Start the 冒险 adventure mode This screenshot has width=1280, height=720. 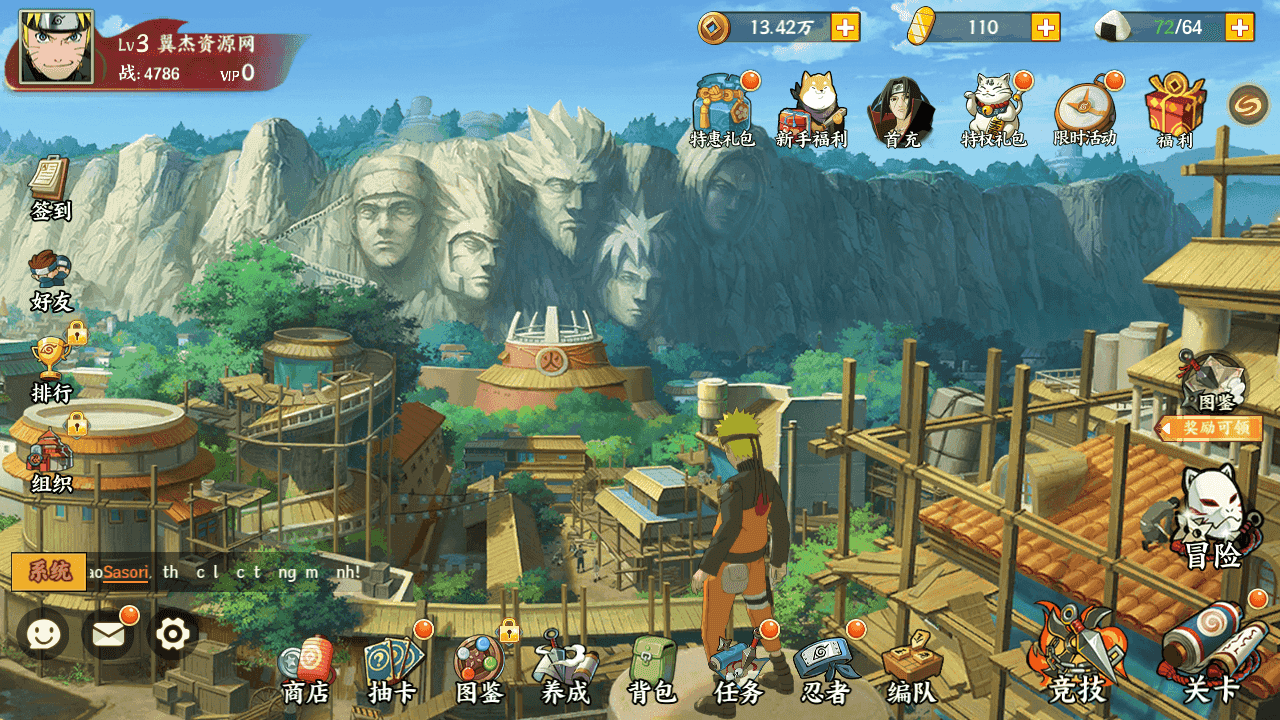click(1212, 520)
